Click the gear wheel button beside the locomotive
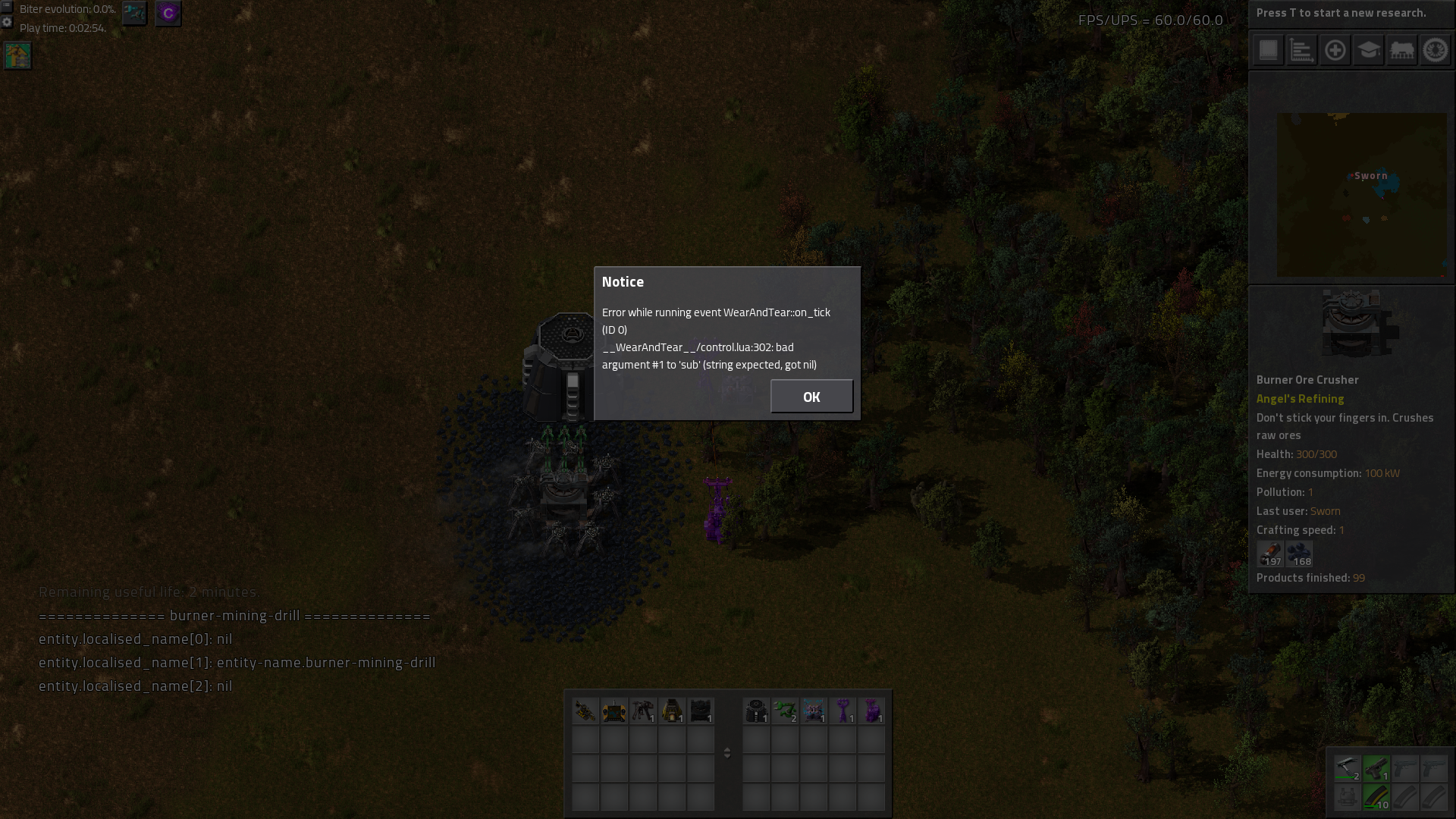Image resolution: width=1456 pixels, height=819 pixels. [1435, 51]
